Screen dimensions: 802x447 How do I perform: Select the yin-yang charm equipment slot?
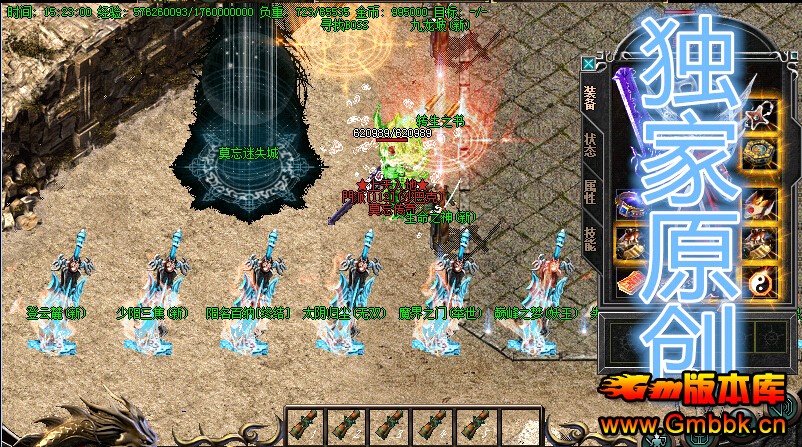point(760,283)
